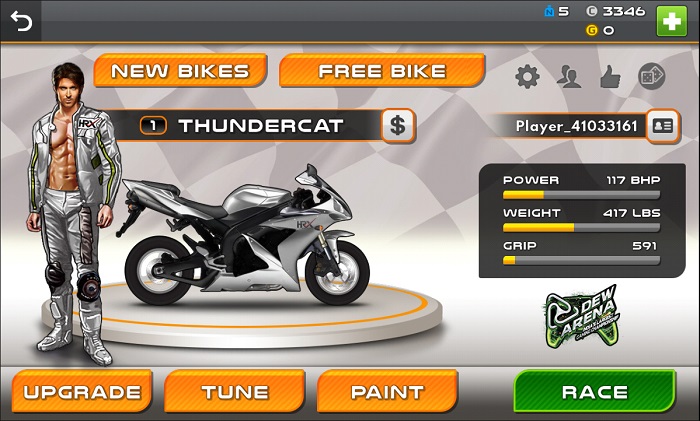This screenshot has width=700, height=421.
Task: Open the friends silhouette icon
Action: click(570, 76)
